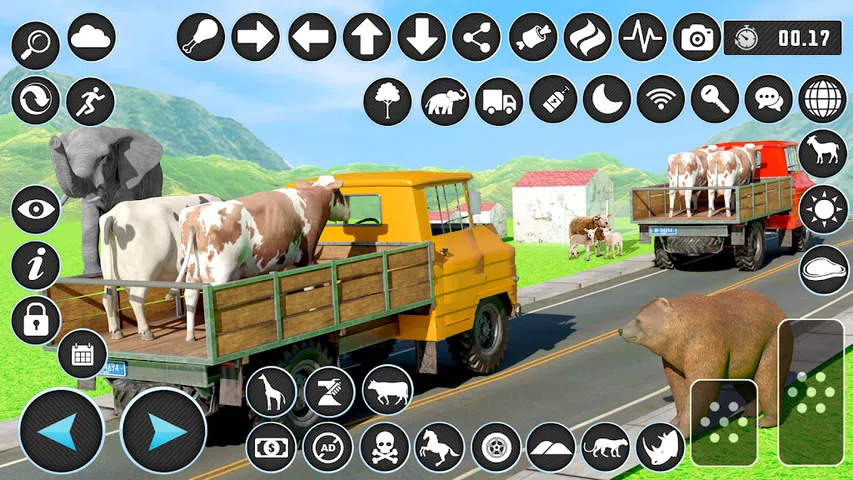Open the chat bubbles icon
853x480 pixels.
pyautogui.click(x=769, y=100)
